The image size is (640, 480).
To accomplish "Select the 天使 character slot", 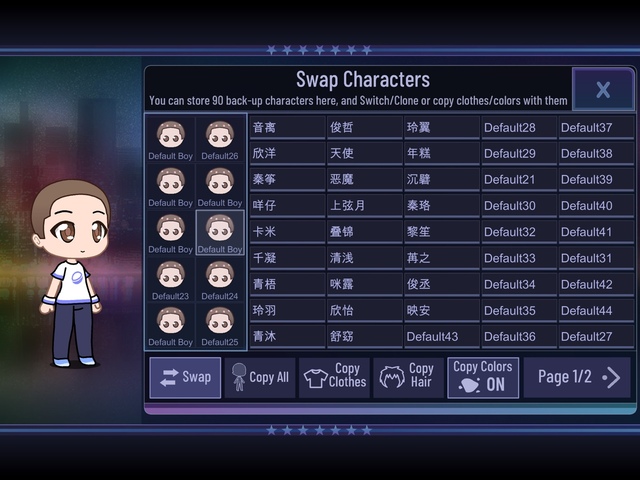I will [x=364, y=153].
